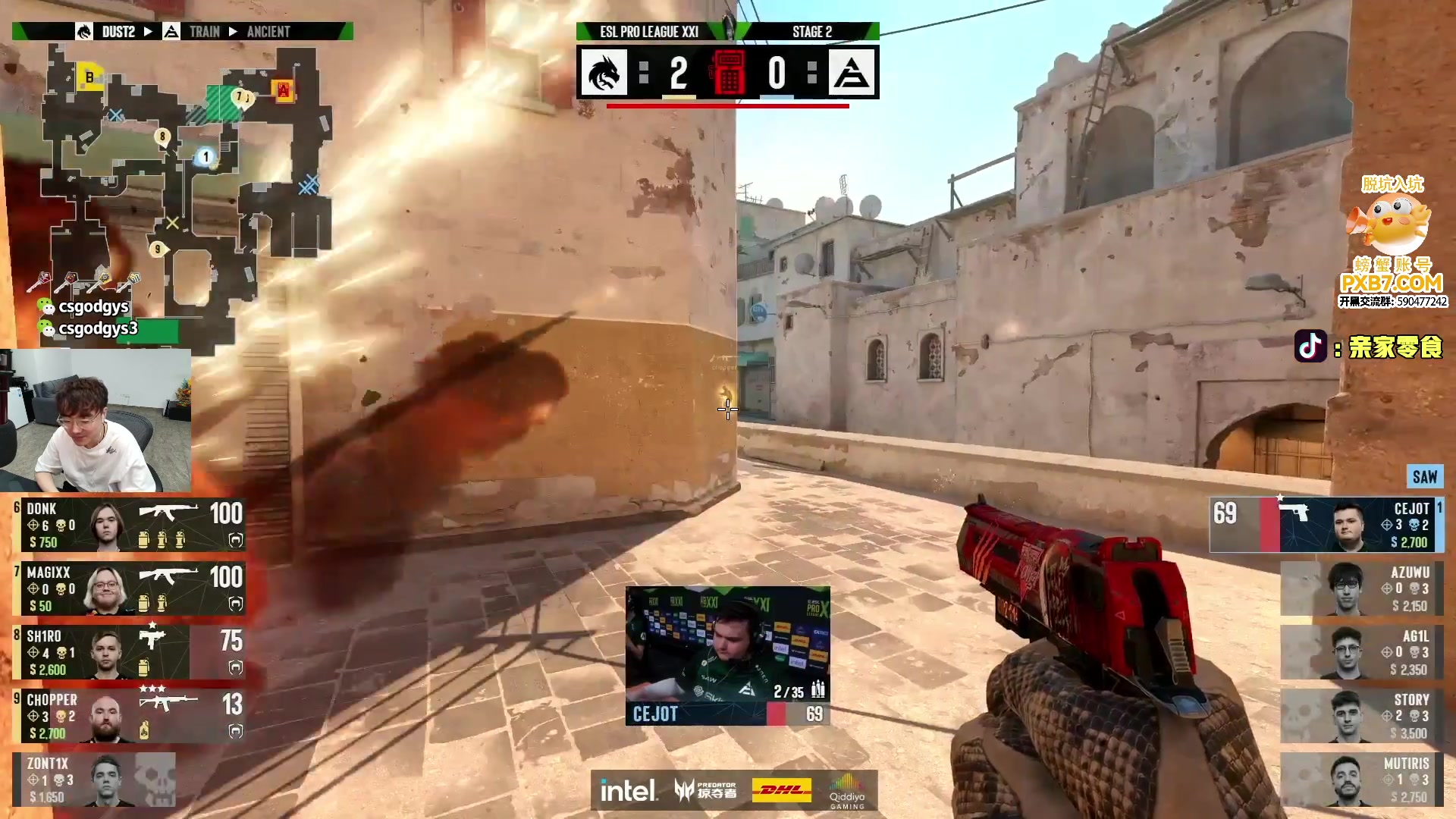The height and width of the screenshot is (819, 1456).
Task: Pick MUTIRIS's player row
Action: point(1361,780)
